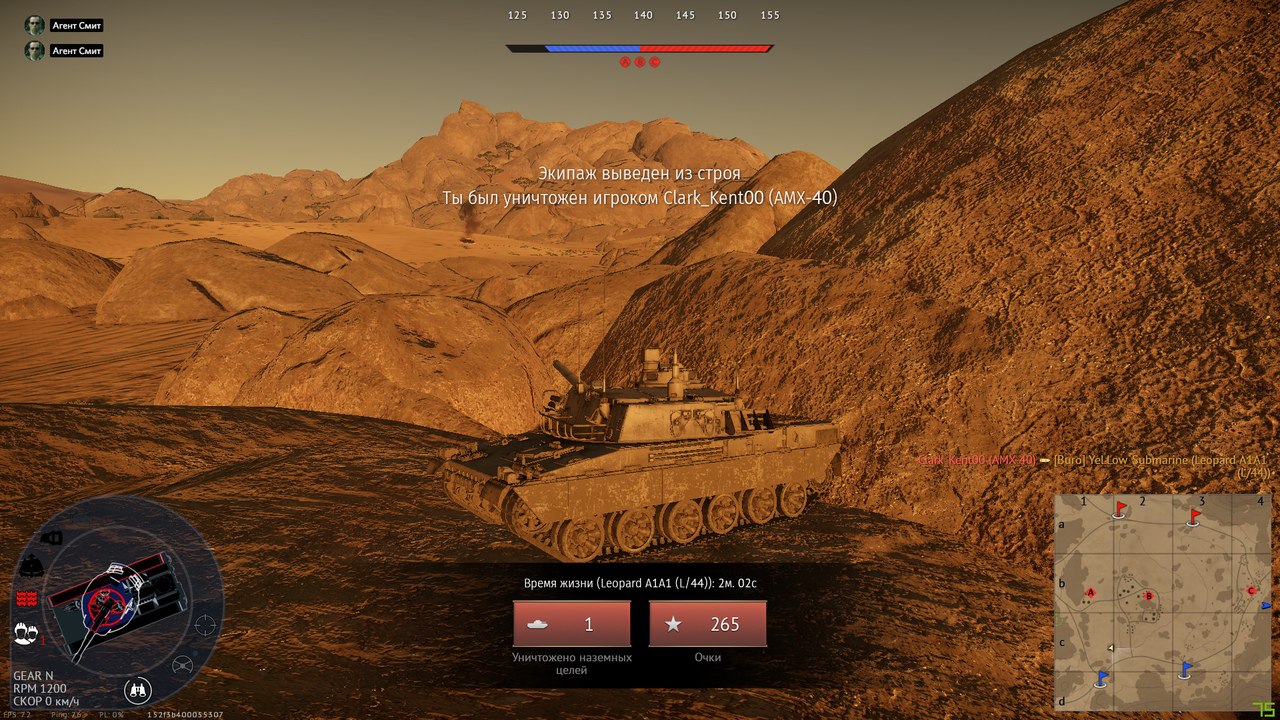Click the red ammunition stowage icon
Screen dimensions: 1280x720
[26, 598]
